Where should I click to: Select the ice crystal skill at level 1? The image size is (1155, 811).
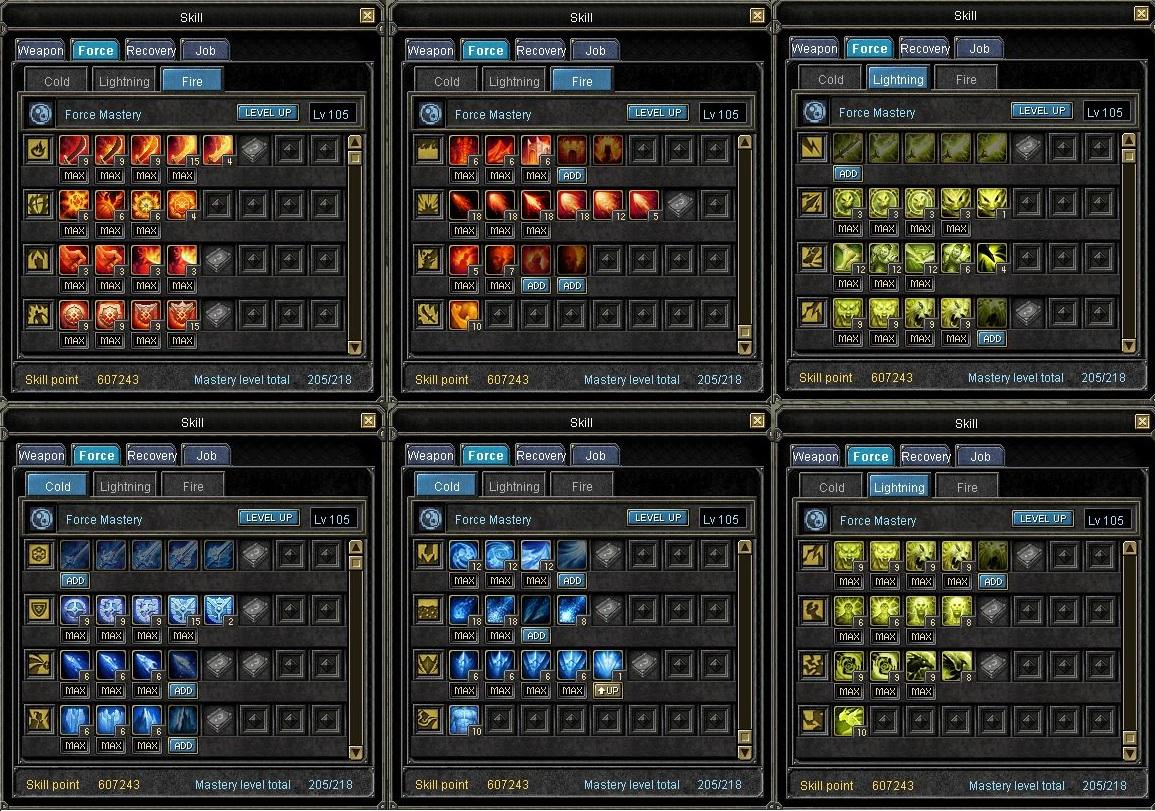click(x=607, y=665)
